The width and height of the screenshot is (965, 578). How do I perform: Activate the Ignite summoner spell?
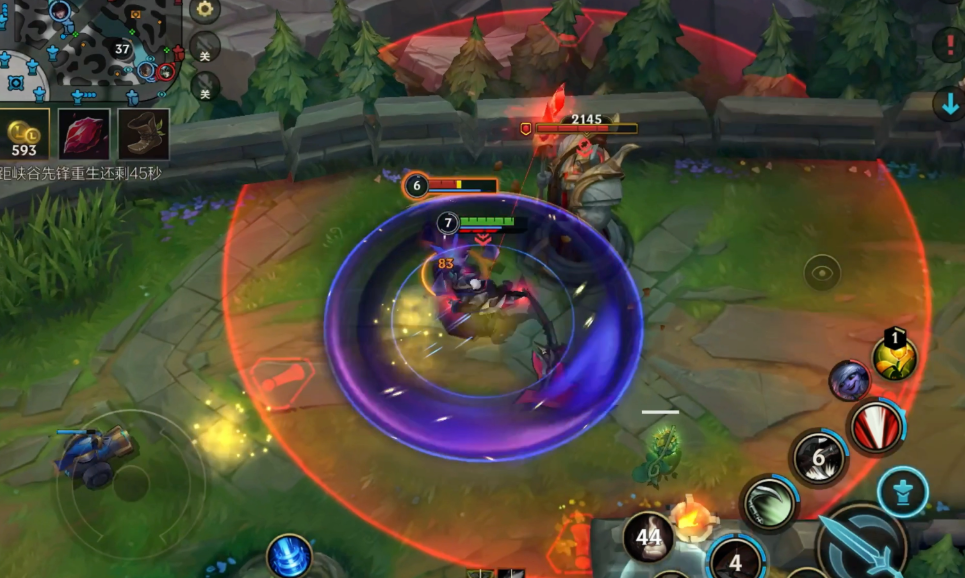(x=691, y=516)
